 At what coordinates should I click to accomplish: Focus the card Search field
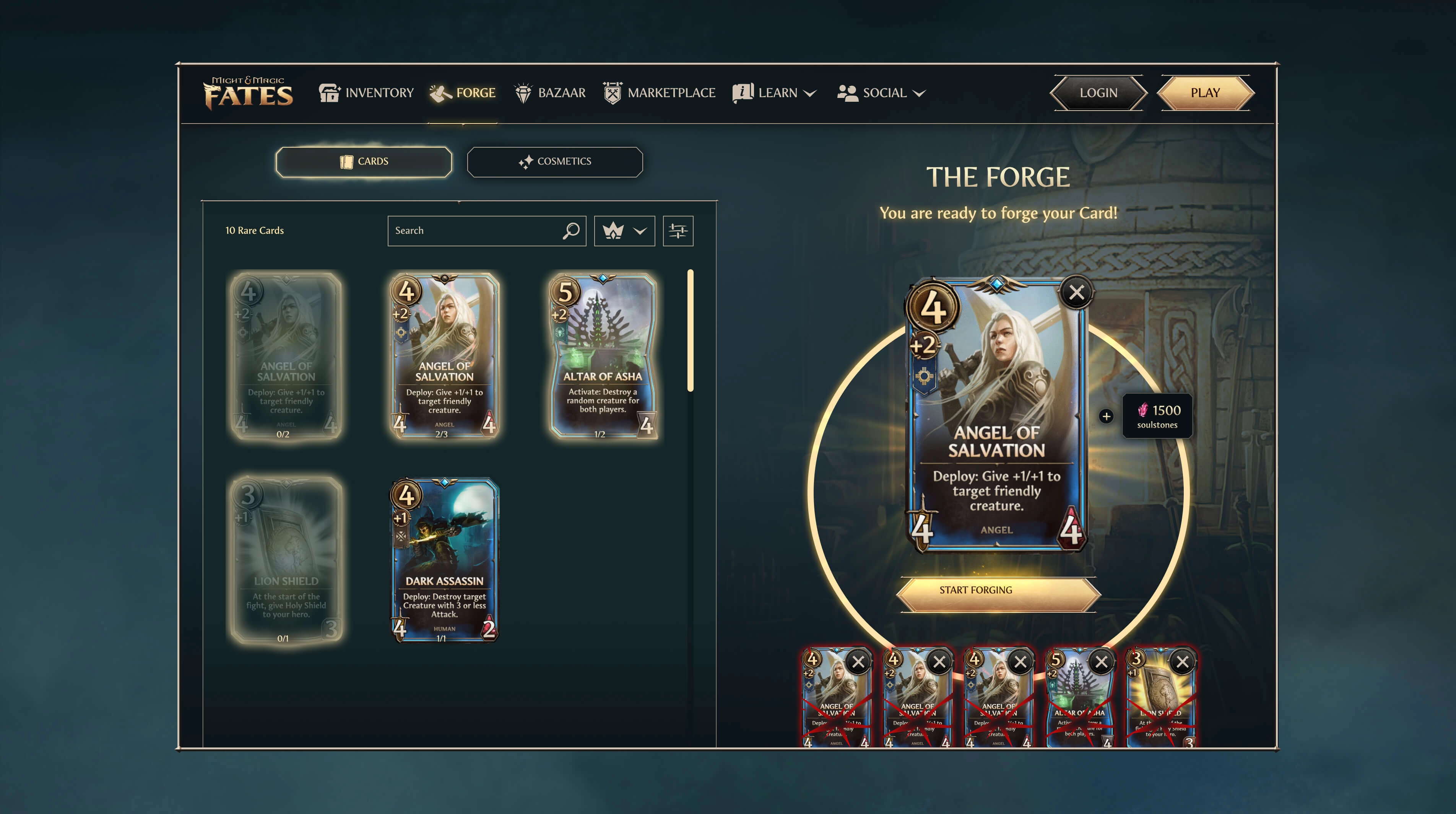[475, 231]
